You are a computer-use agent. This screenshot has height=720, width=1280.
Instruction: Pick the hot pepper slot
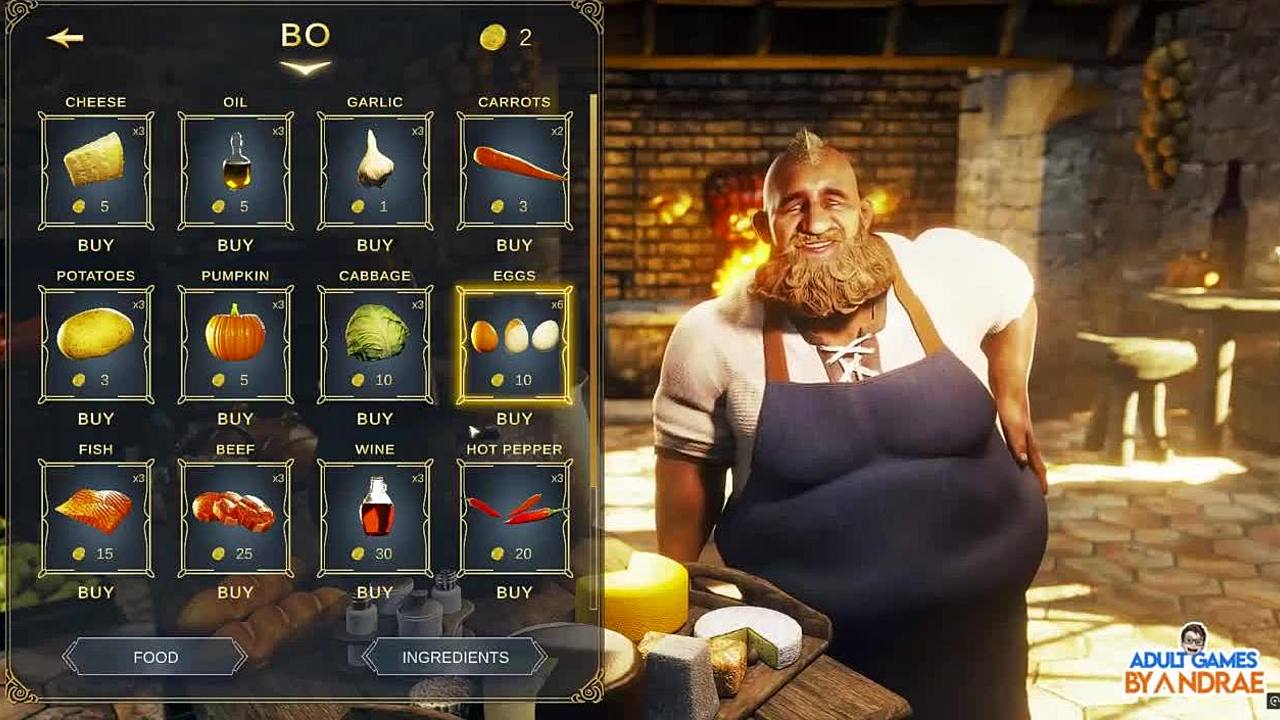coord(514,518)
